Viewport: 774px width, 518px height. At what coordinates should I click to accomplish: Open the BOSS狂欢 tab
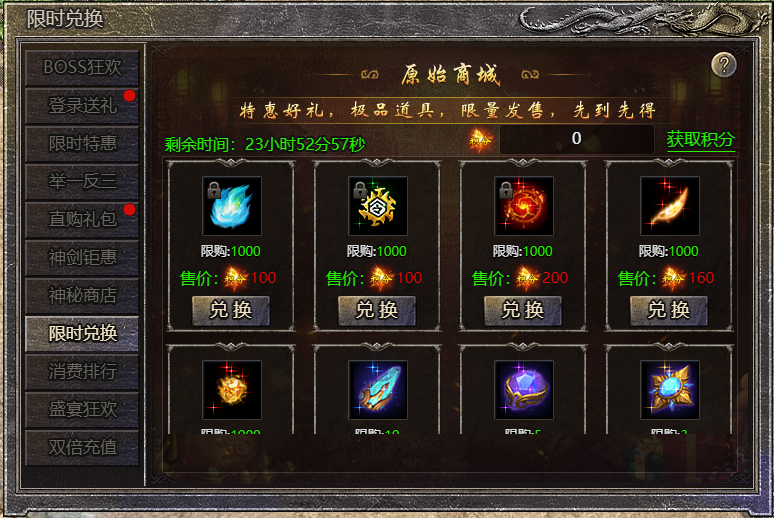pyautogui.click(x=82, y=67)
